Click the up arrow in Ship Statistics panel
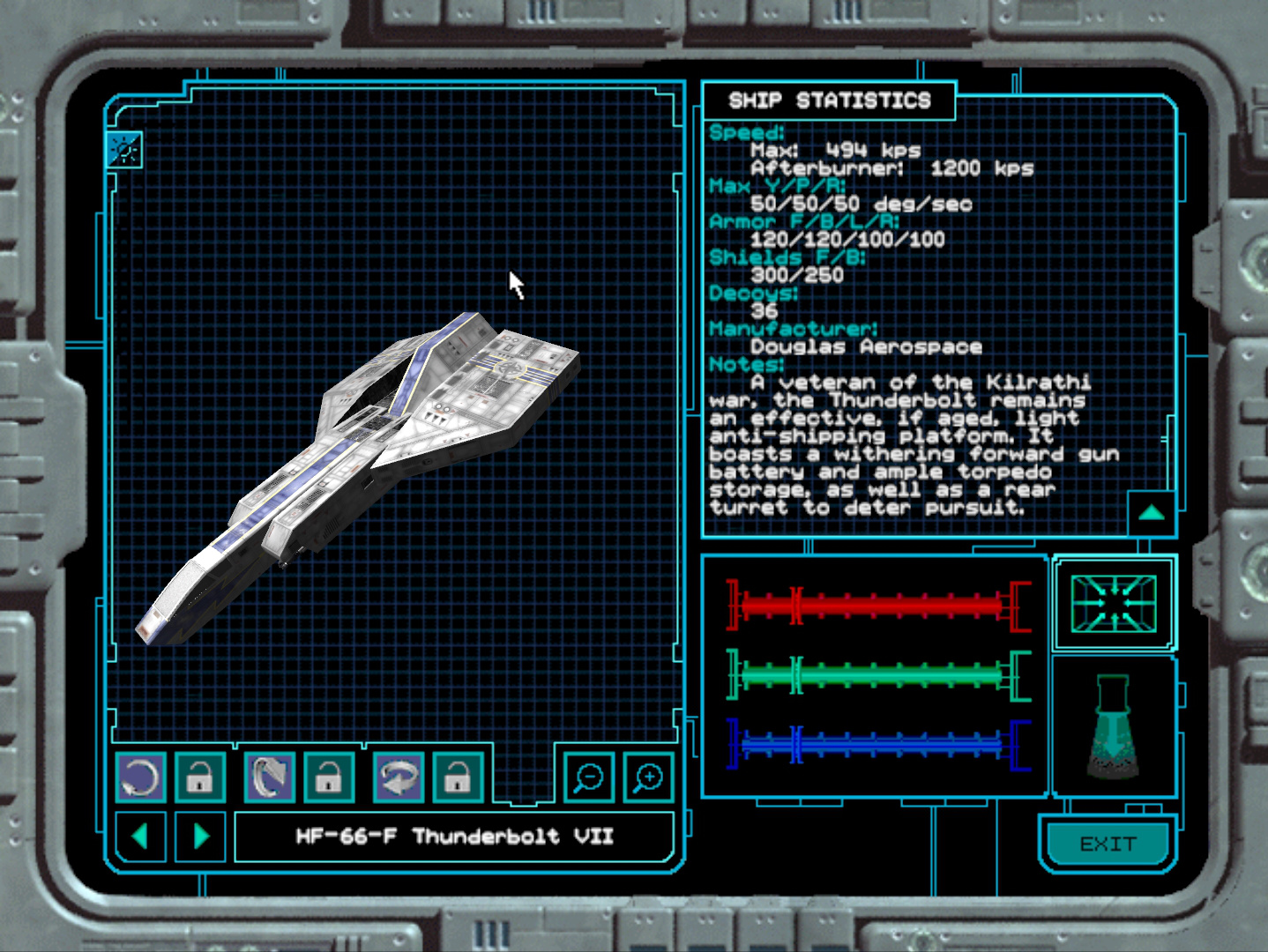 [x=1152, y=513]
